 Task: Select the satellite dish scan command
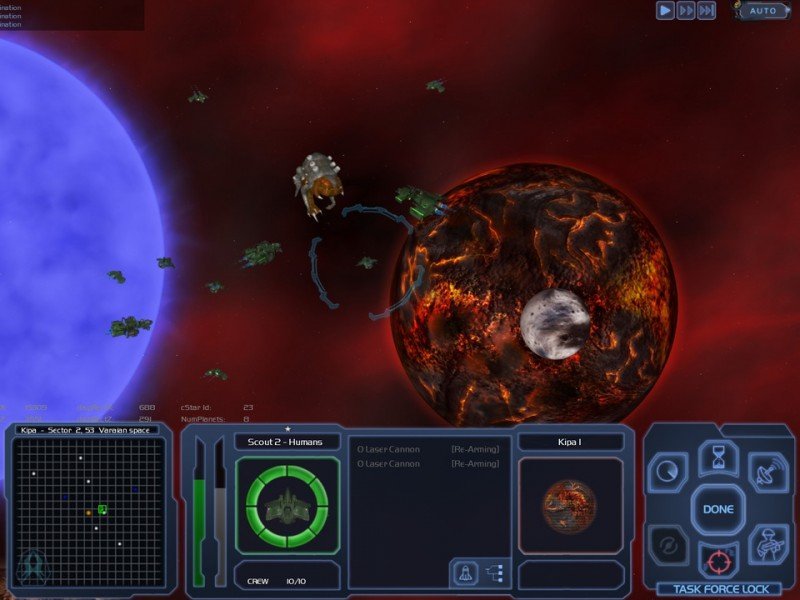pos(767,473)
